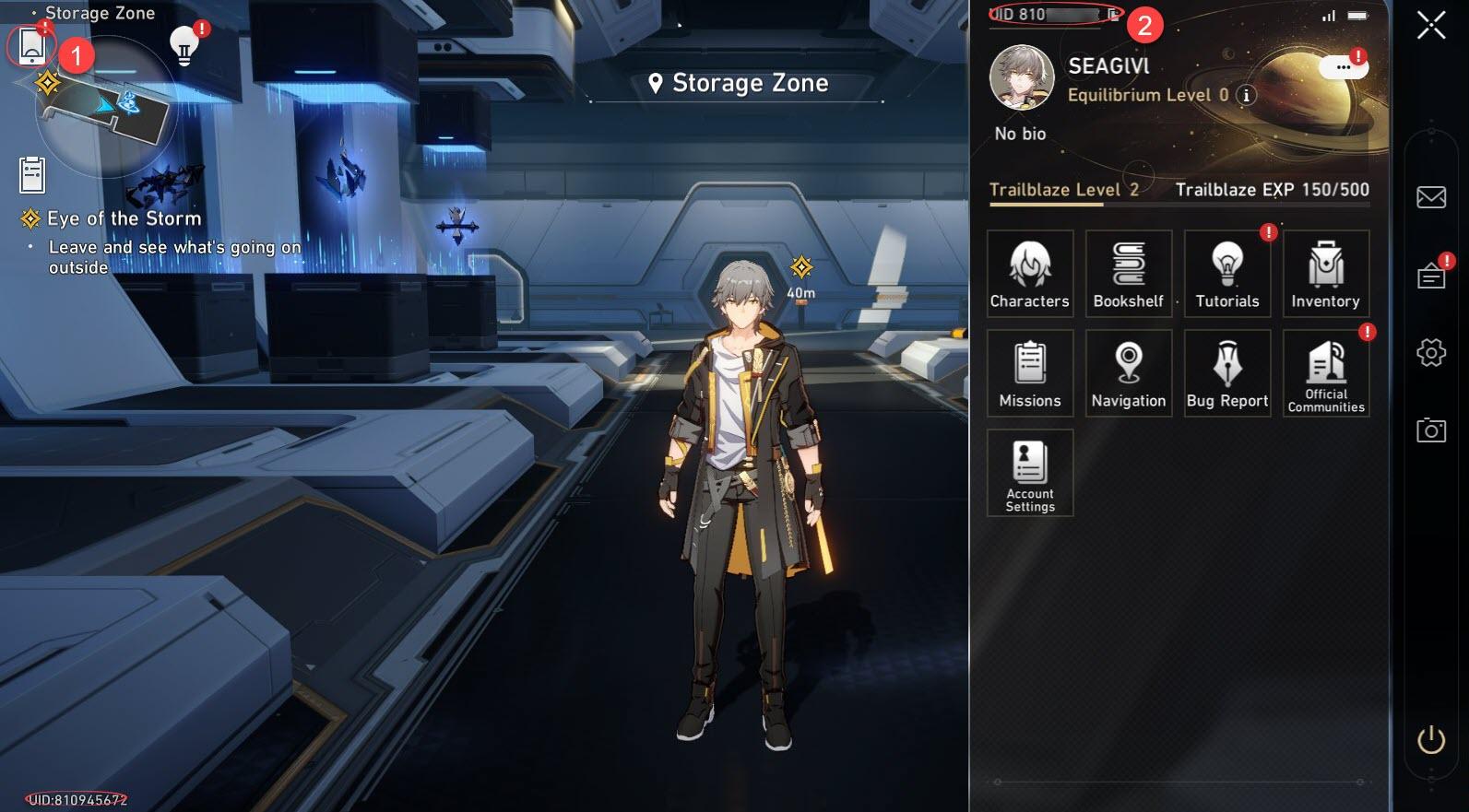The height and width of the screenshot is (812, 1469).
Task: Open the Tutorials menu
Action: point(1227,274)
